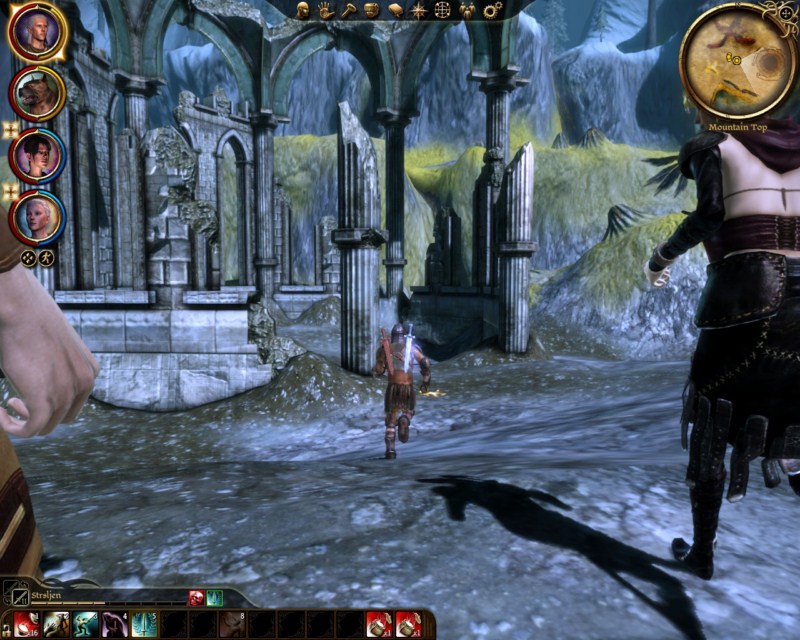Select the dark-haired woman's party portrait

click(x=37, y=155)
